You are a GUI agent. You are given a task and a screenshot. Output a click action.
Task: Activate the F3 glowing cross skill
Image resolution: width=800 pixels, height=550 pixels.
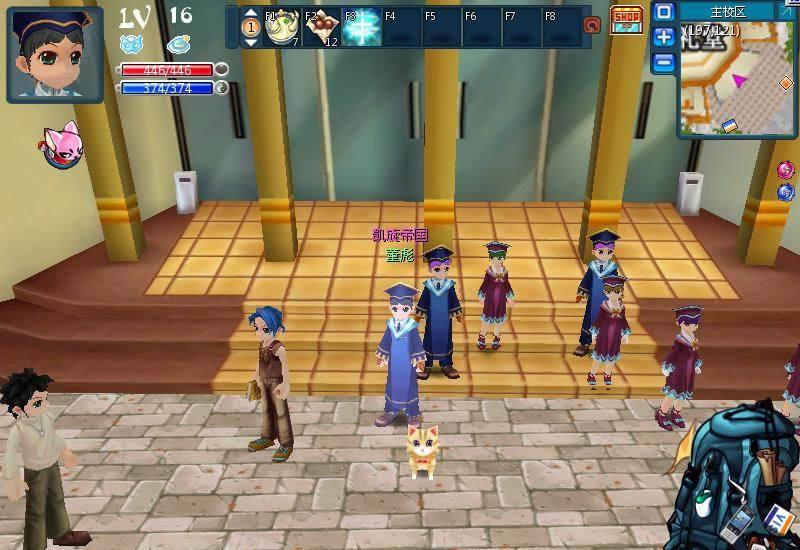point(361,28)
